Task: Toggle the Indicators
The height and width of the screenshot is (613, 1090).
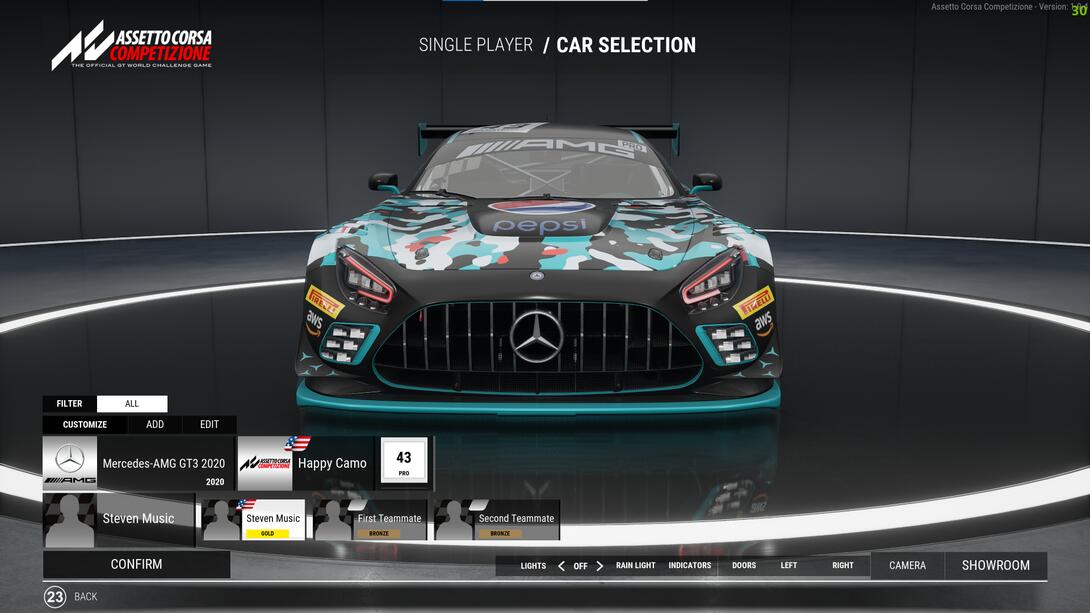Action: tap(690, 566)
